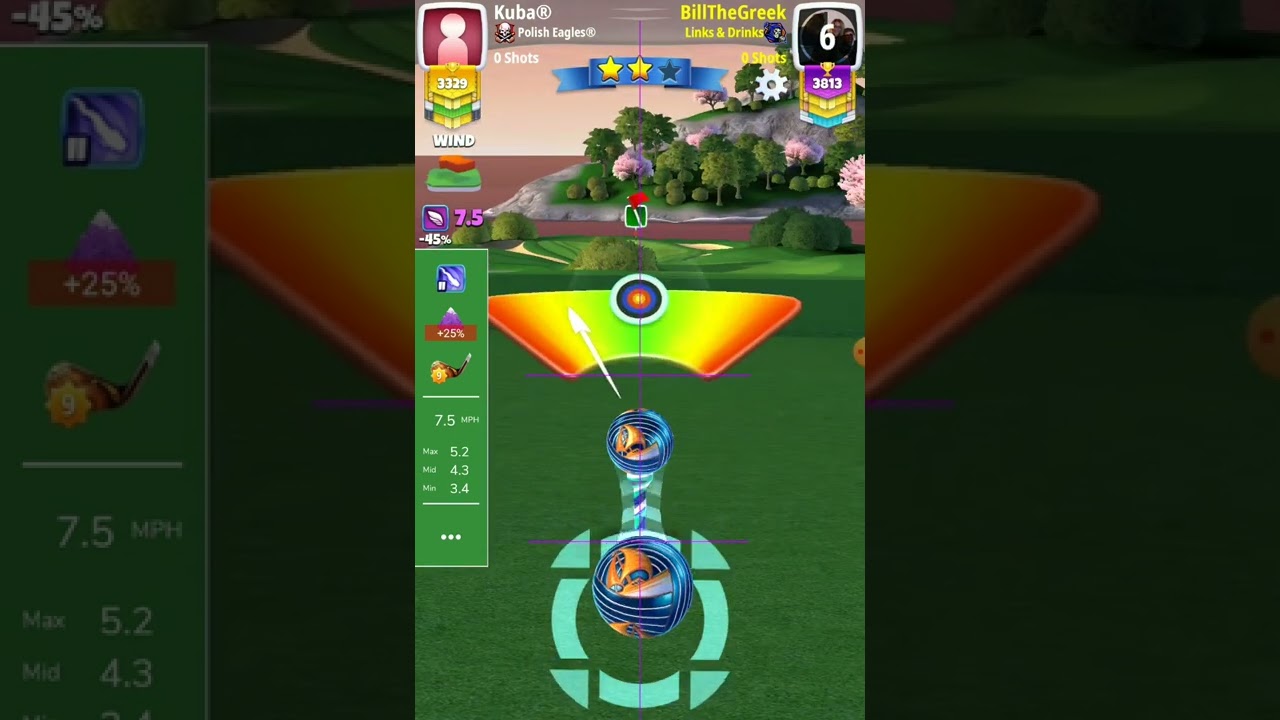Open BillTheGreek's opponent avatar
This screenshot has height=720, width=1280.
pos(827,36)
